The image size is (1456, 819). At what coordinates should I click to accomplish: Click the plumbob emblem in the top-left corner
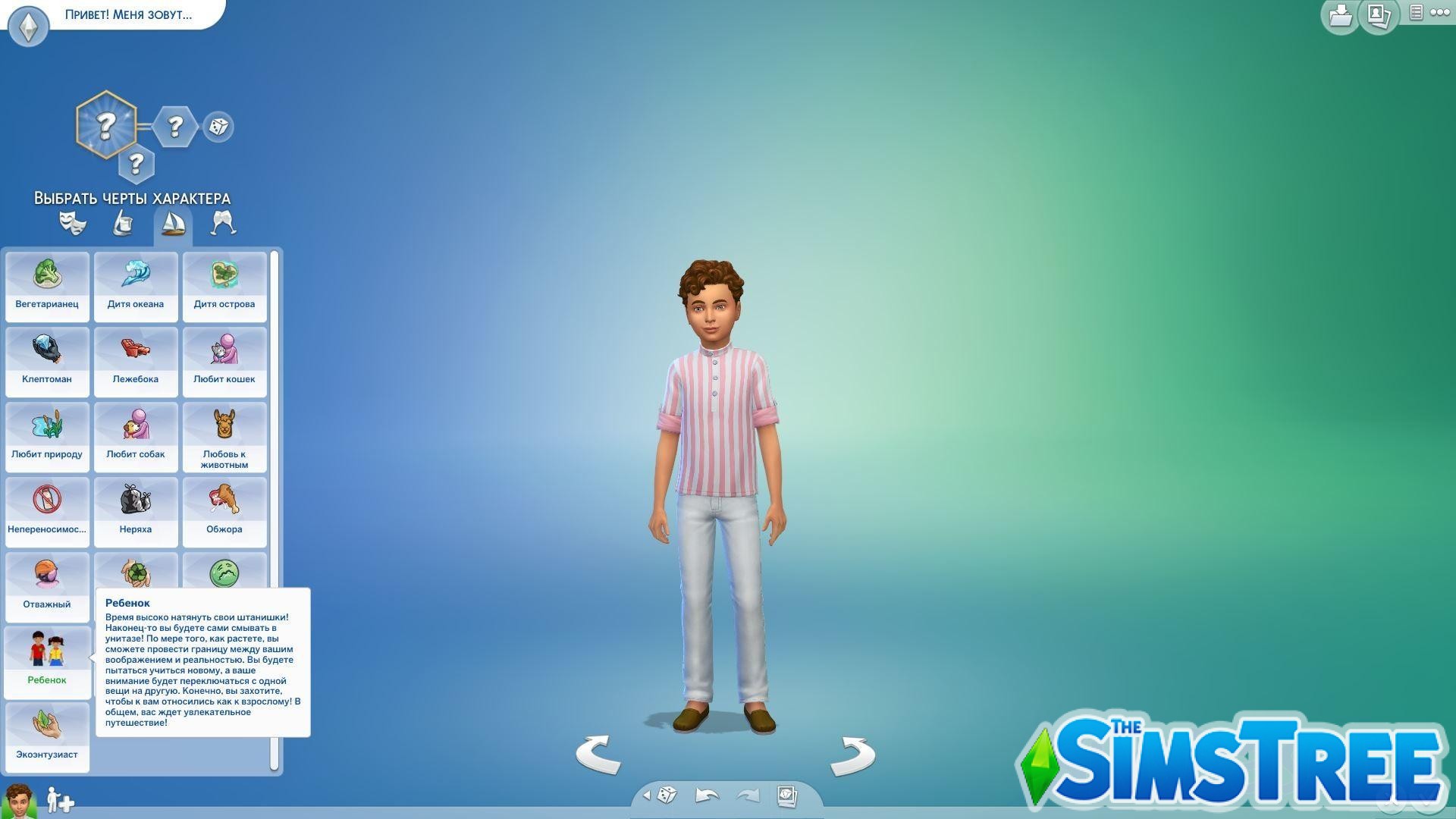(28, 25)
